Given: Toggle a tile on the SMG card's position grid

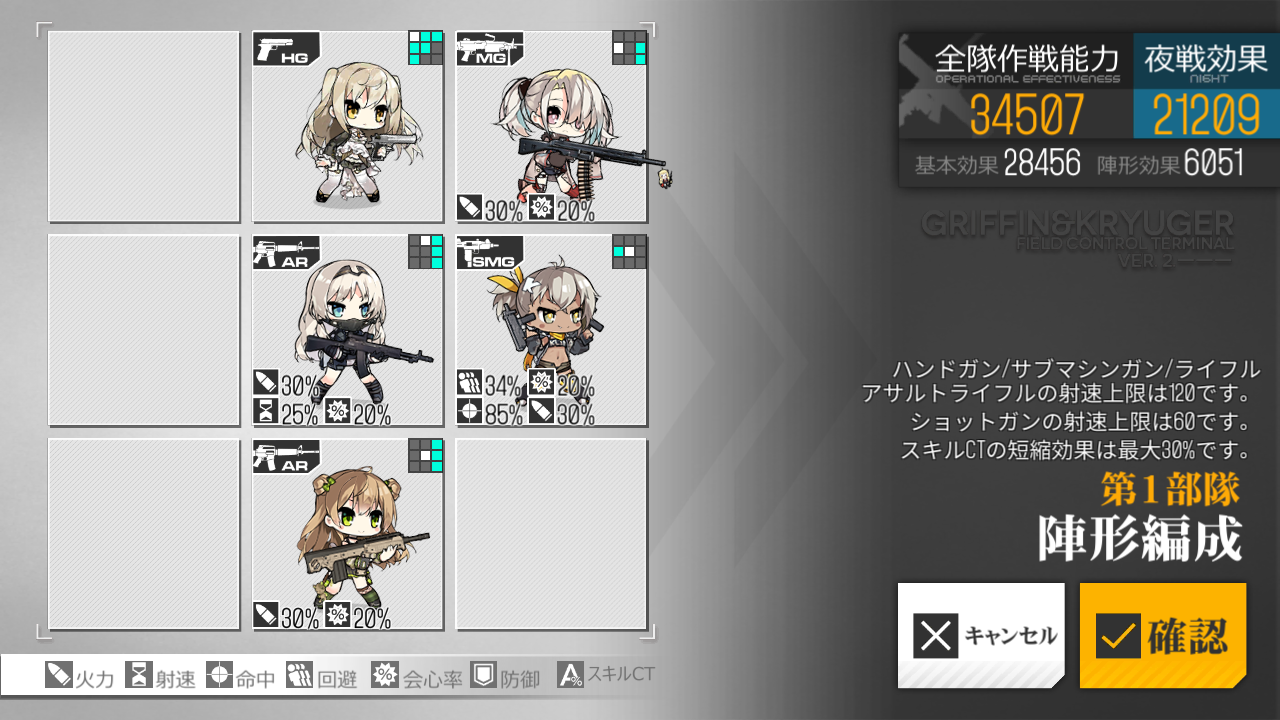Looking at the screenshot, I should point(628,252).
